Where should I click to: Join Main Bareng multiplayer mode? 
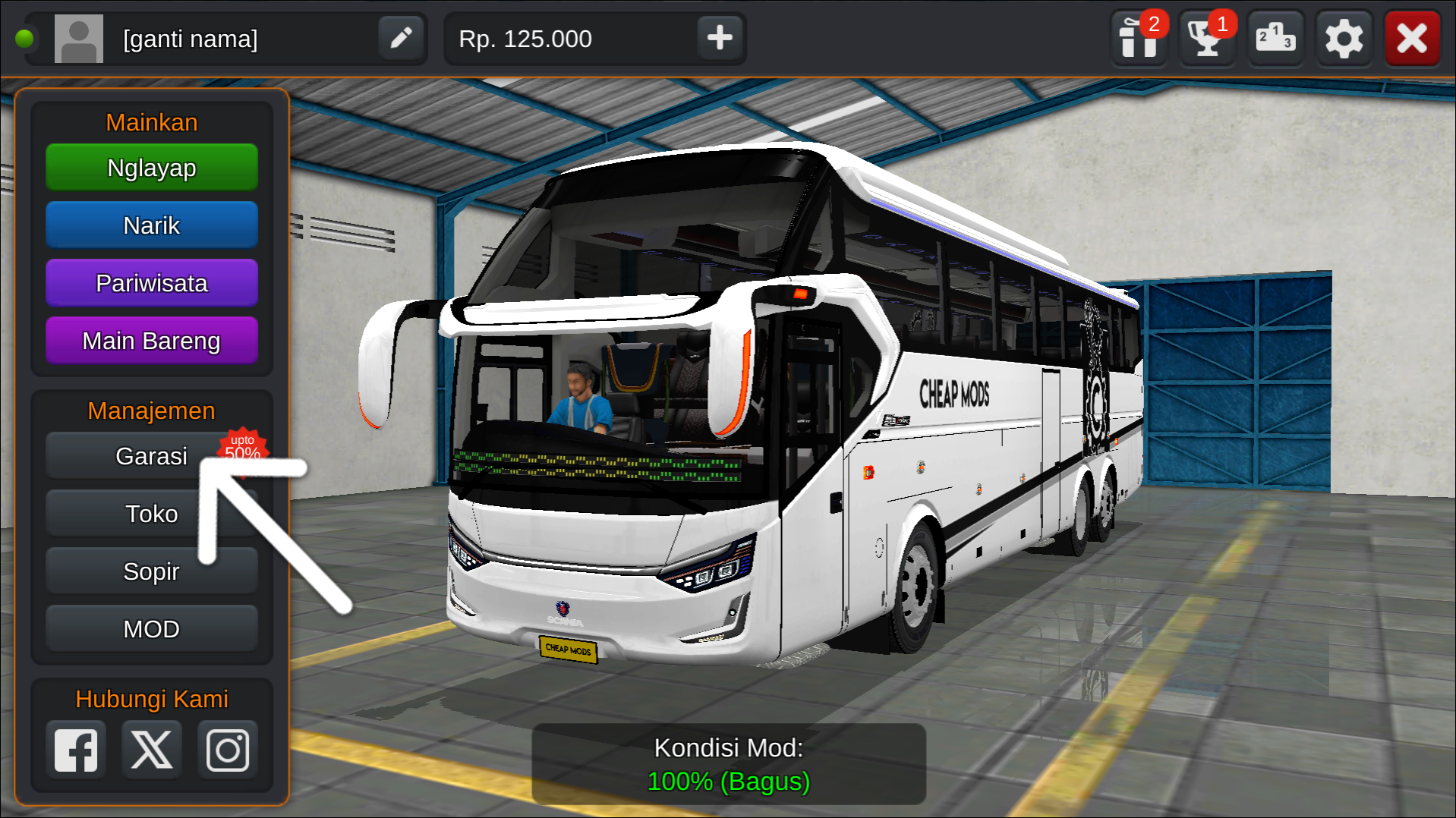click(x=151, y=340)
